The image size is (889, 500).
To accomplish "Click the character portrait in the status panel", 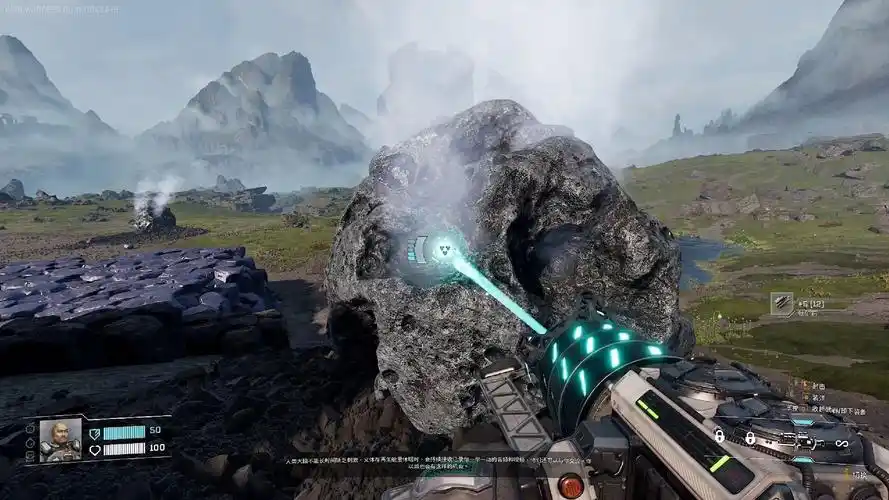I will click(60, 440).
